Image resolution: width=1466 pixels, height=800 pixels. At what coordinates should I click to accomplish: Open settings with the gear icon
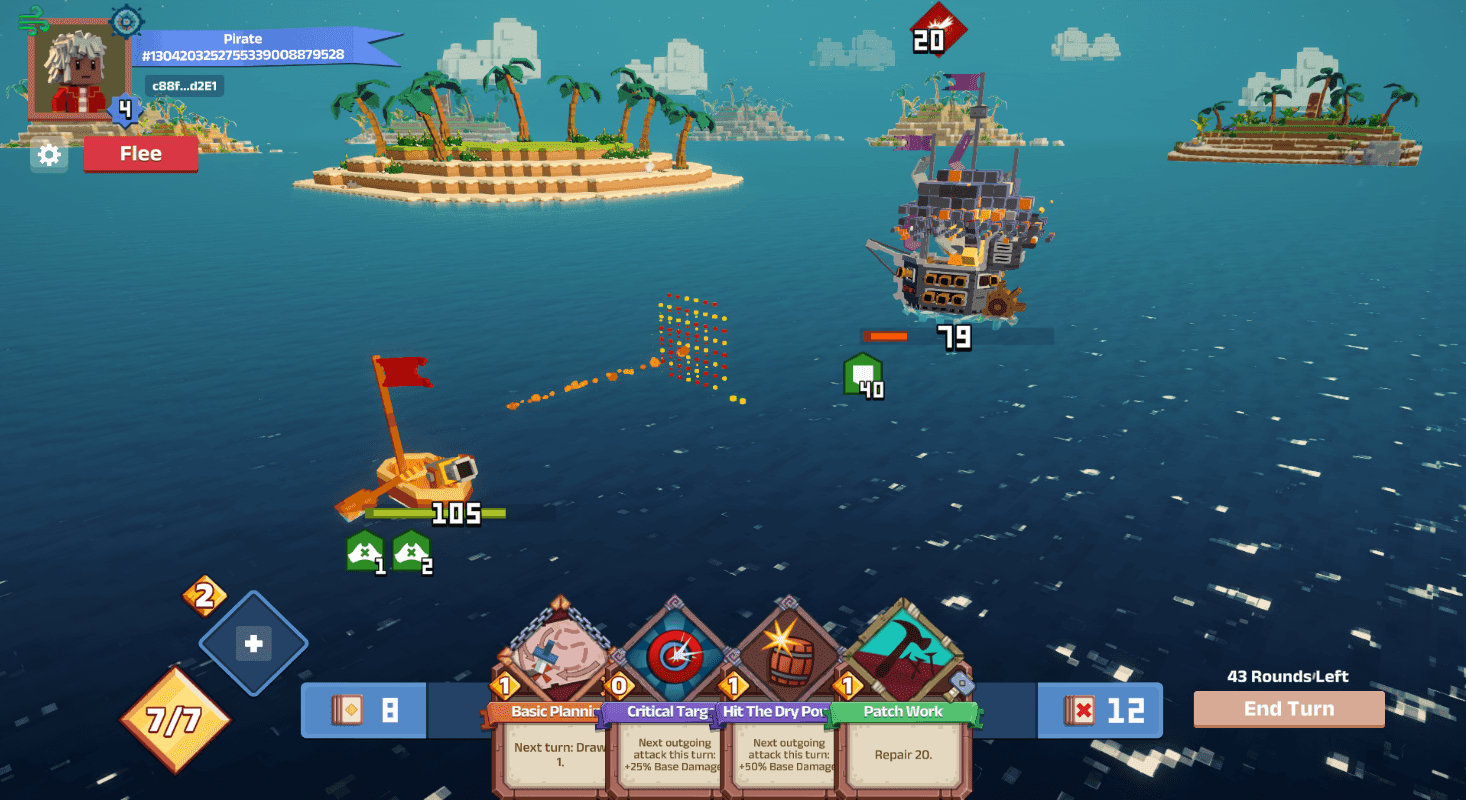pyautogui.click(x=49, y=155)
